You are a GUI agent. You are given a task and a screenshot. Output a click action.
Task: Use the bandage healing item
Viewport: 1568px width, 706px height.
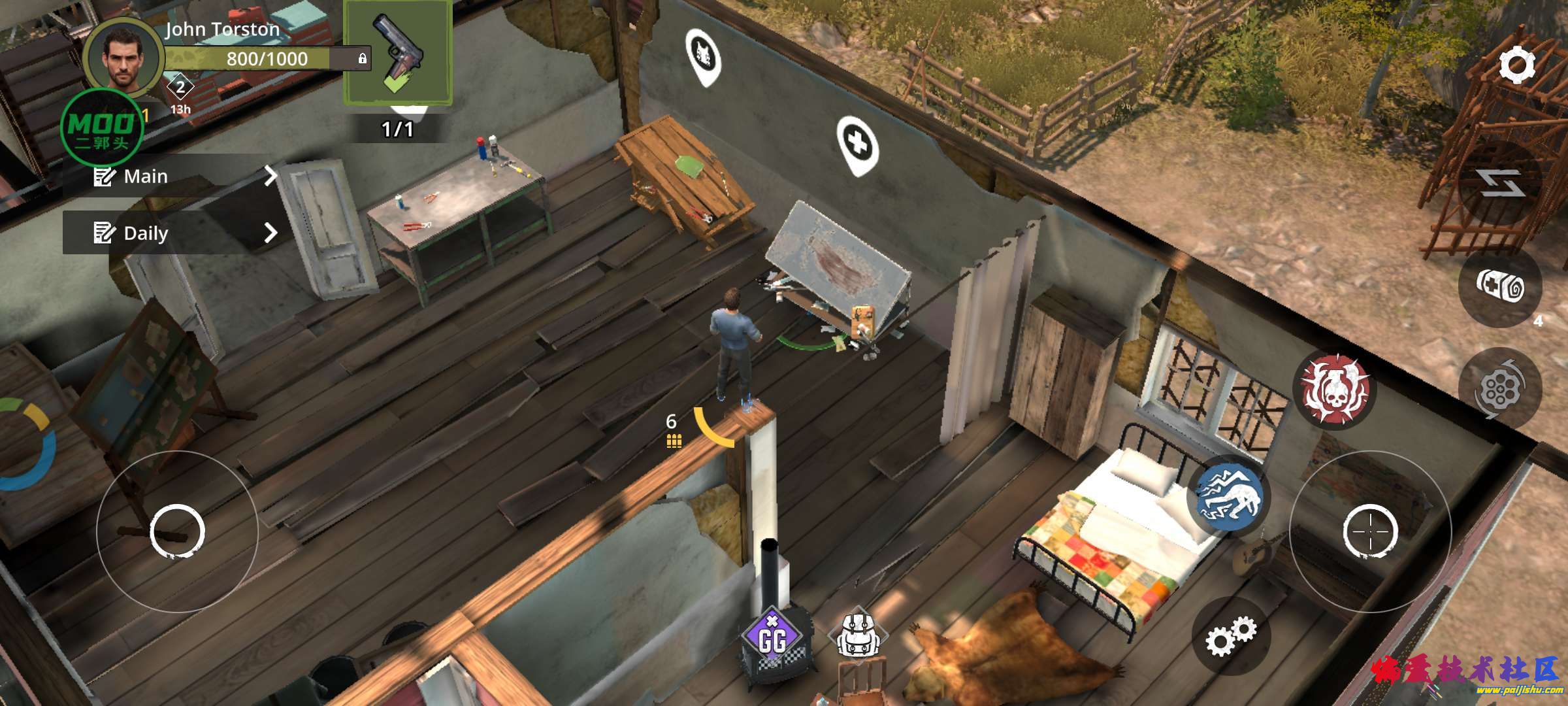[1501, 287]
